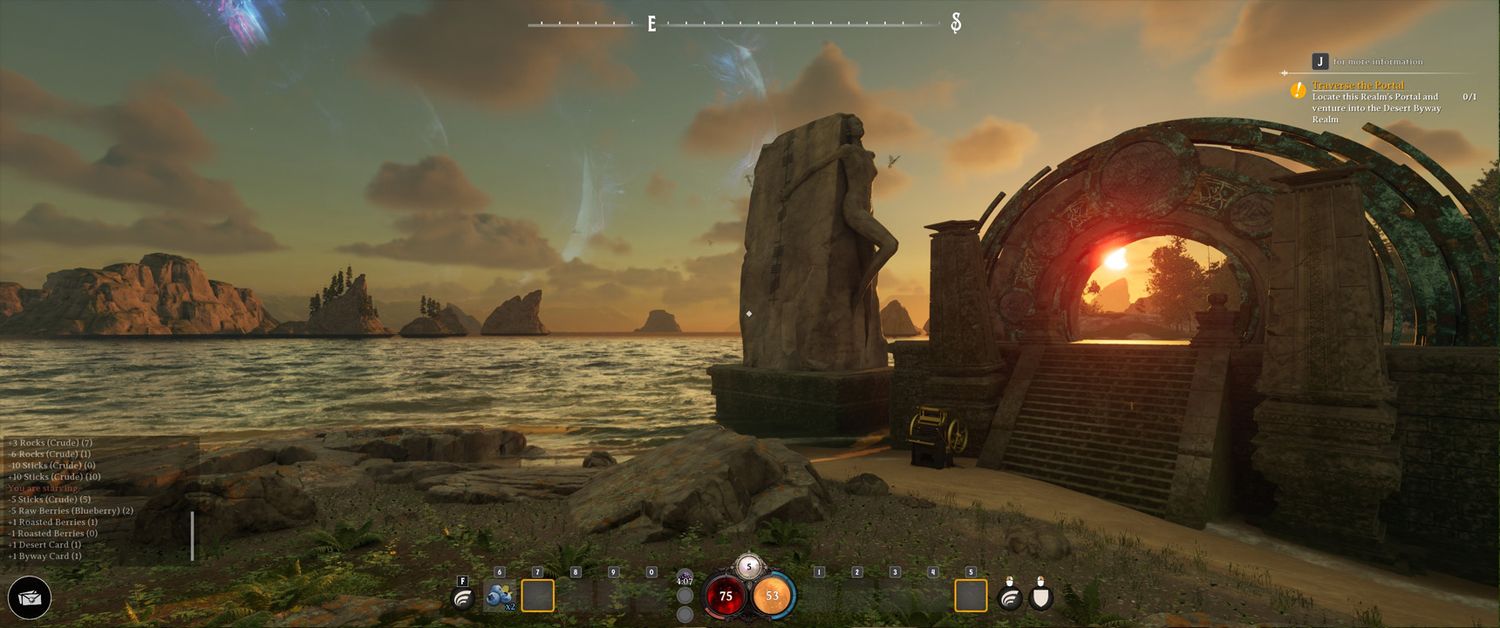
Task: Select the highlighted empty slot numbered 7
Action: (x=538, y=596)
